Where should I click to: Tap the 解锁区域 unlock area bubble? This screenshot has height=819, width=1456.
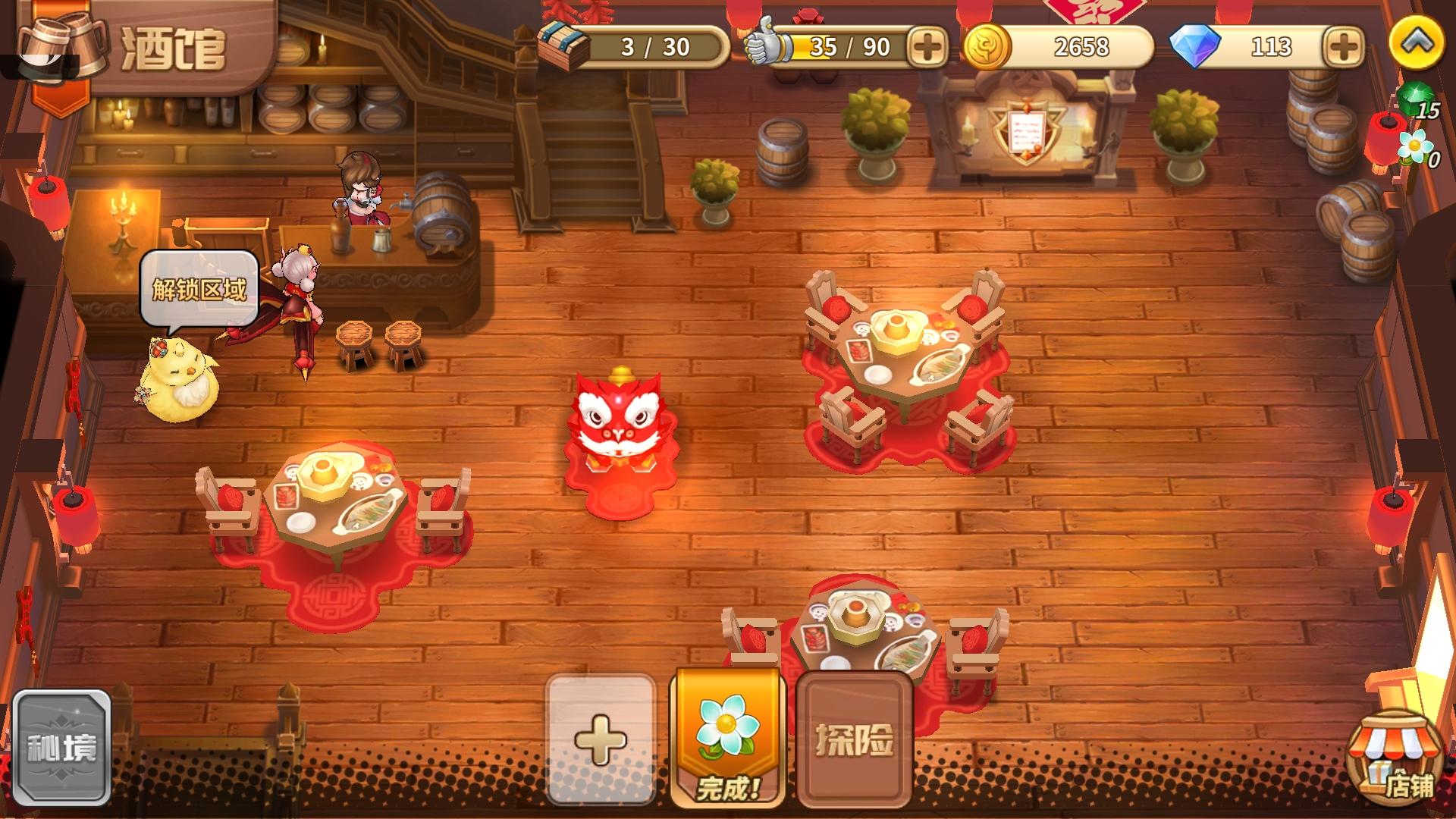pos(199,288)
